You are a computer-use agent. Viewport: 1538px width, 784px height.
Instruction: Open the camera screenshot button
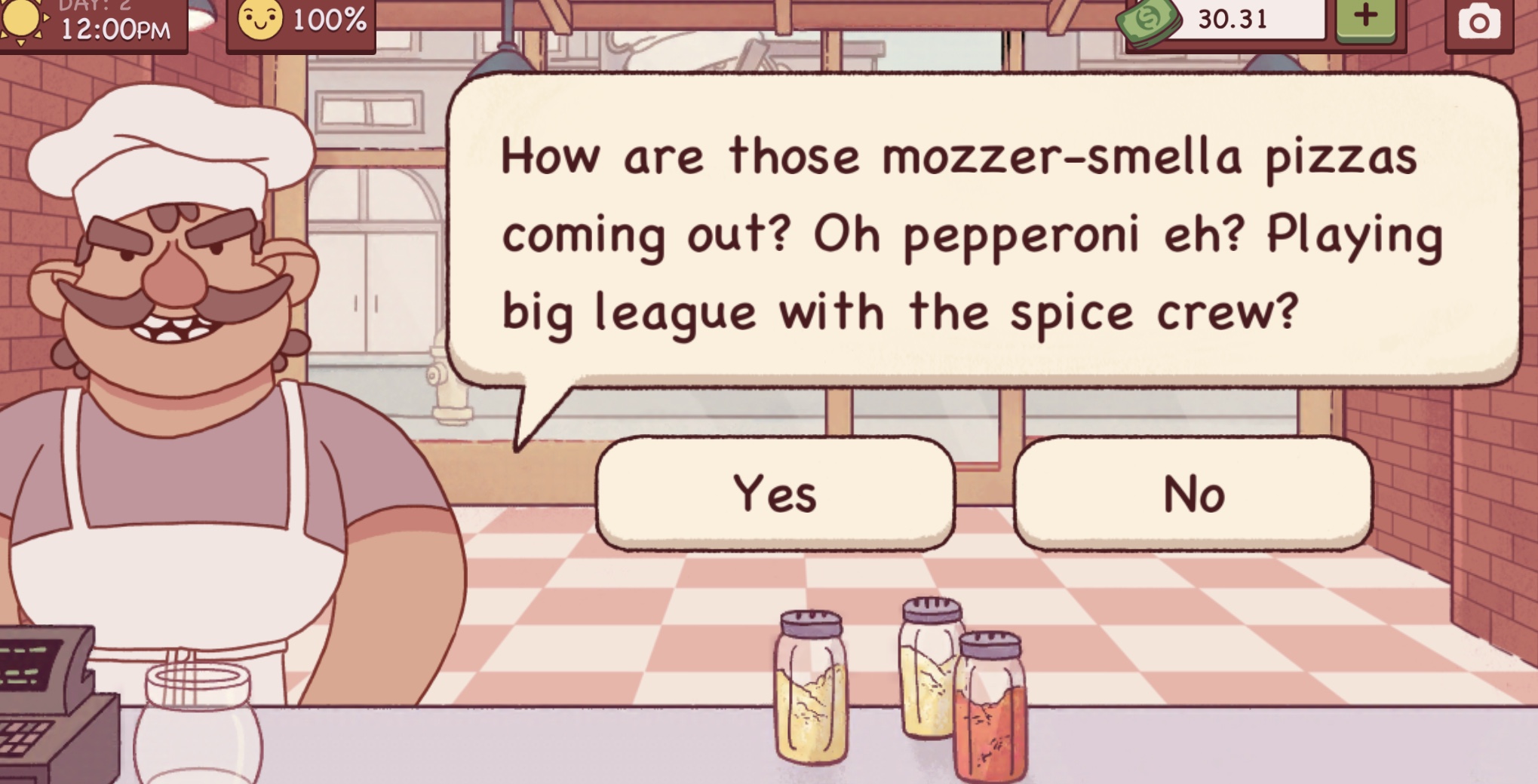1478,23
